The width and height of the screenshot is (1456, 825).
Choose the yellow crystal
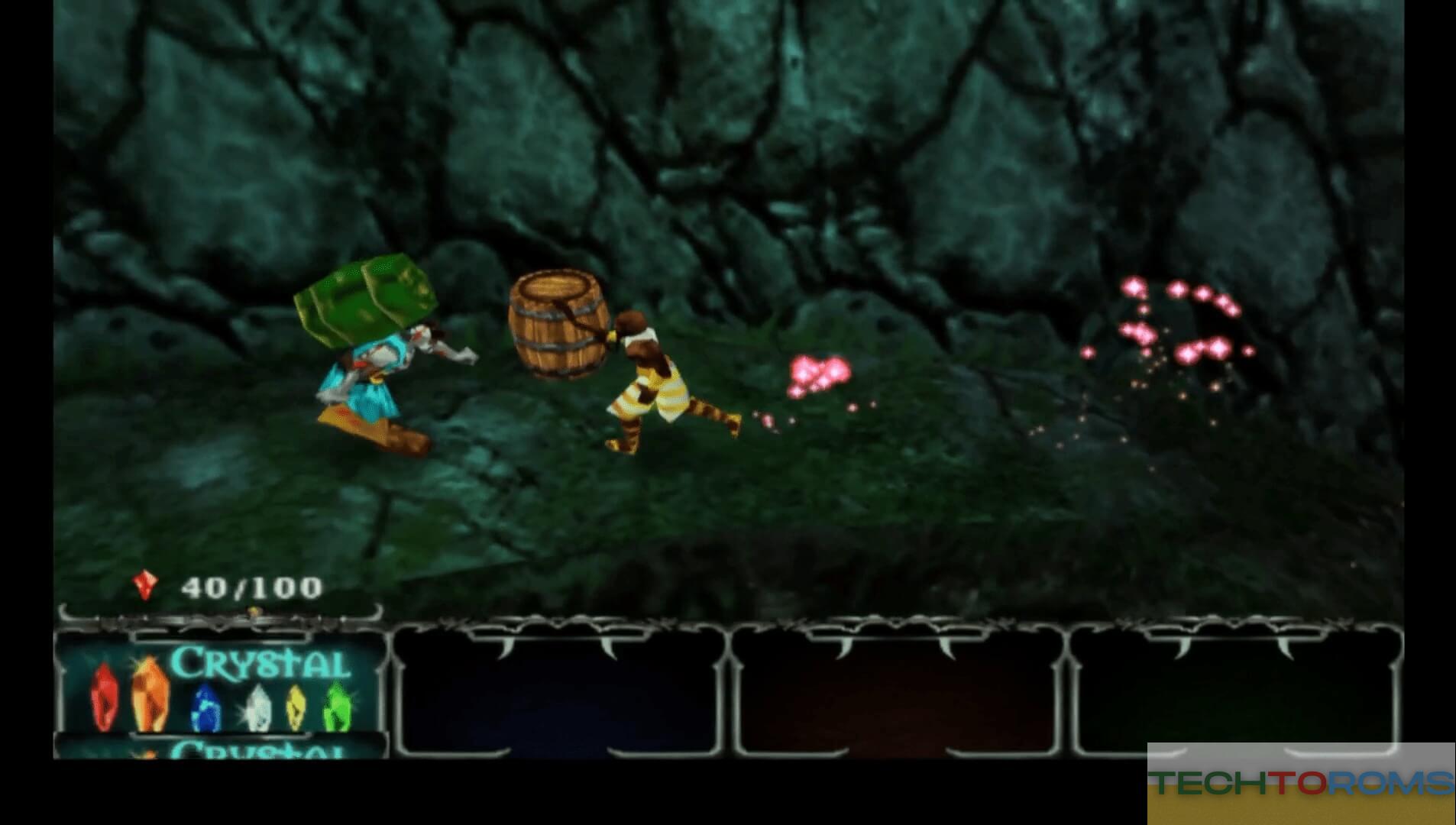[x=296, y=707]
